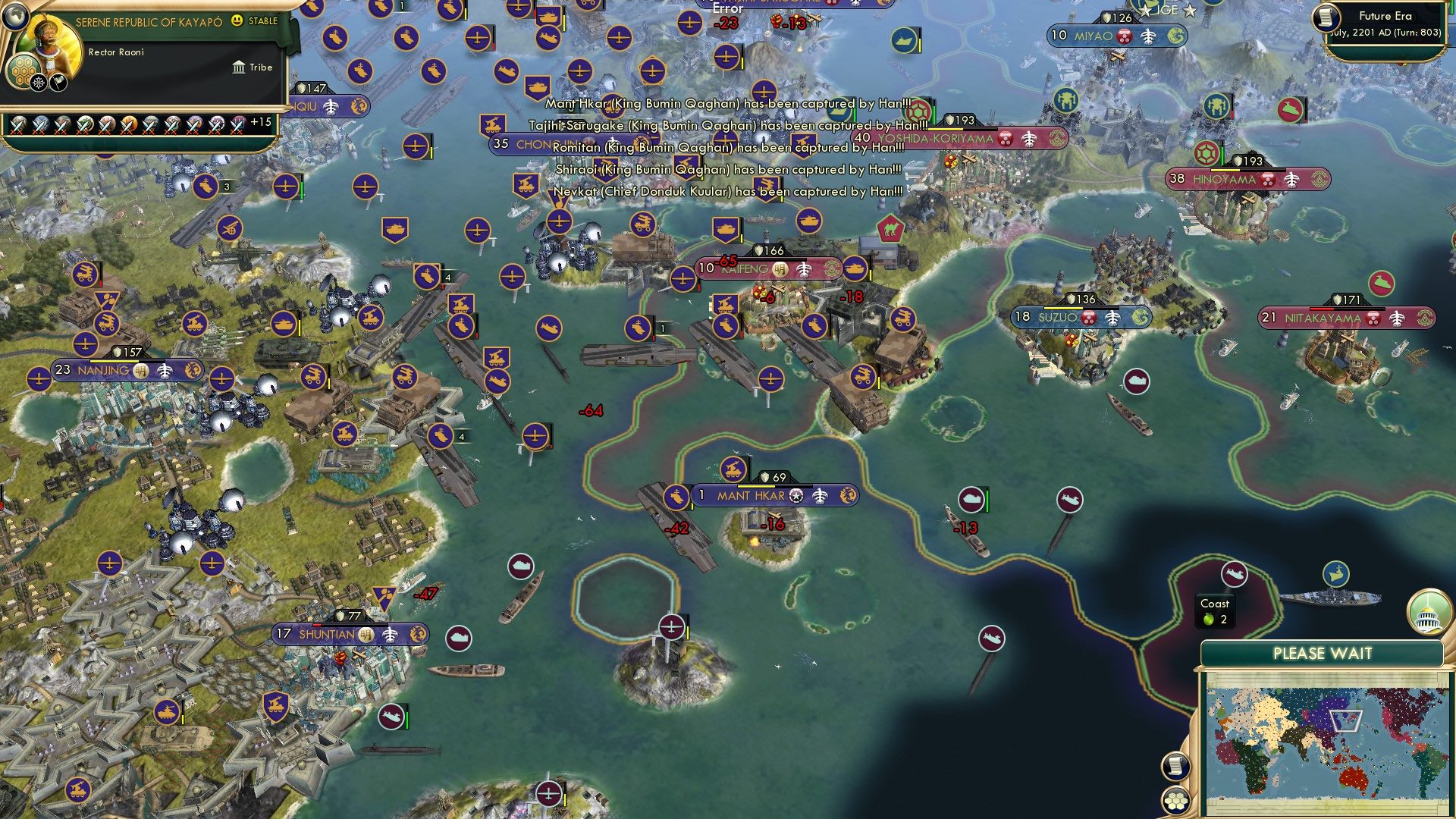Click the white flag icon under Rector Raoni

(x=58, y=82)
